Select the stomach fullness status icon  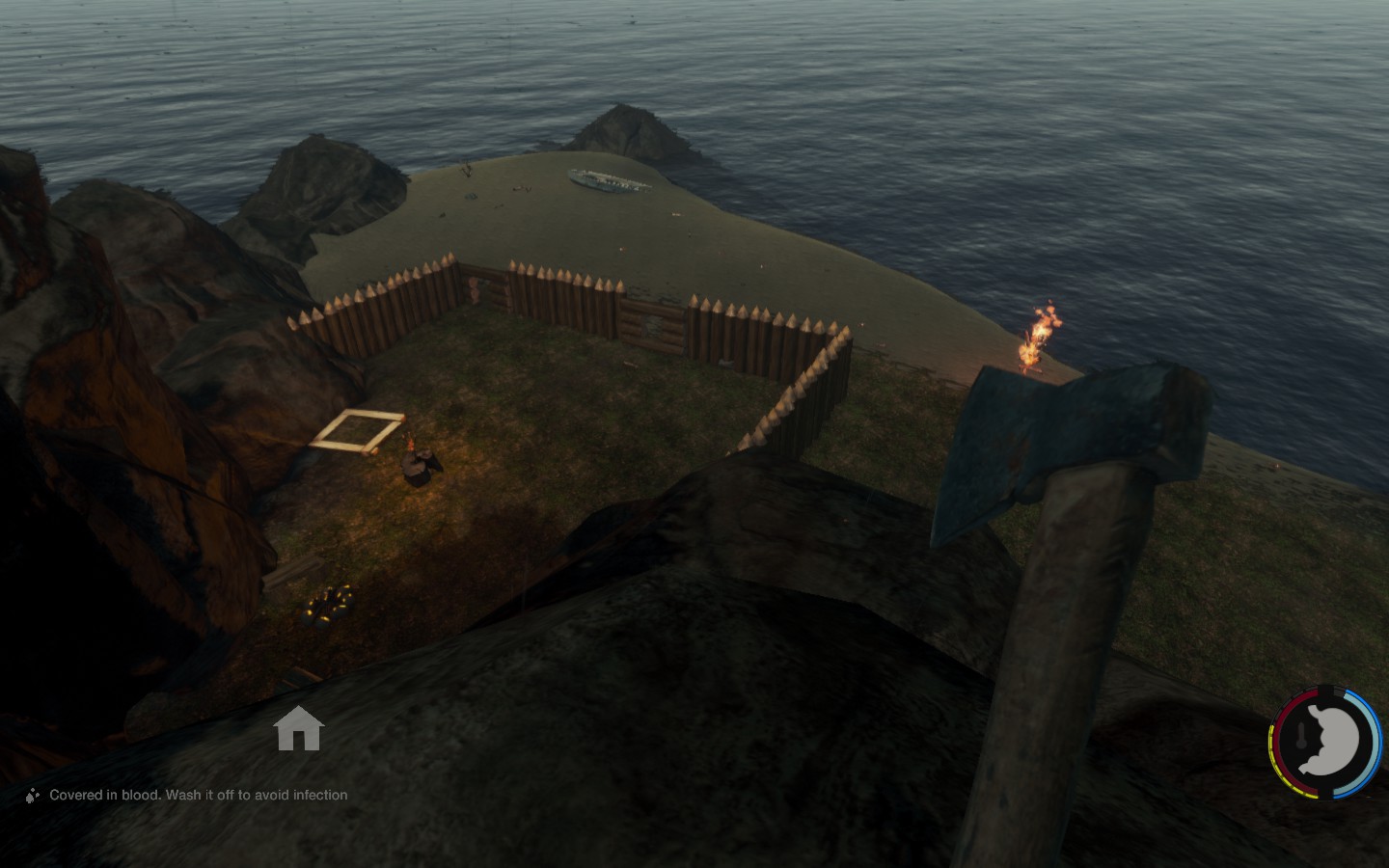pyautogui.click(x=1329, y=743)
